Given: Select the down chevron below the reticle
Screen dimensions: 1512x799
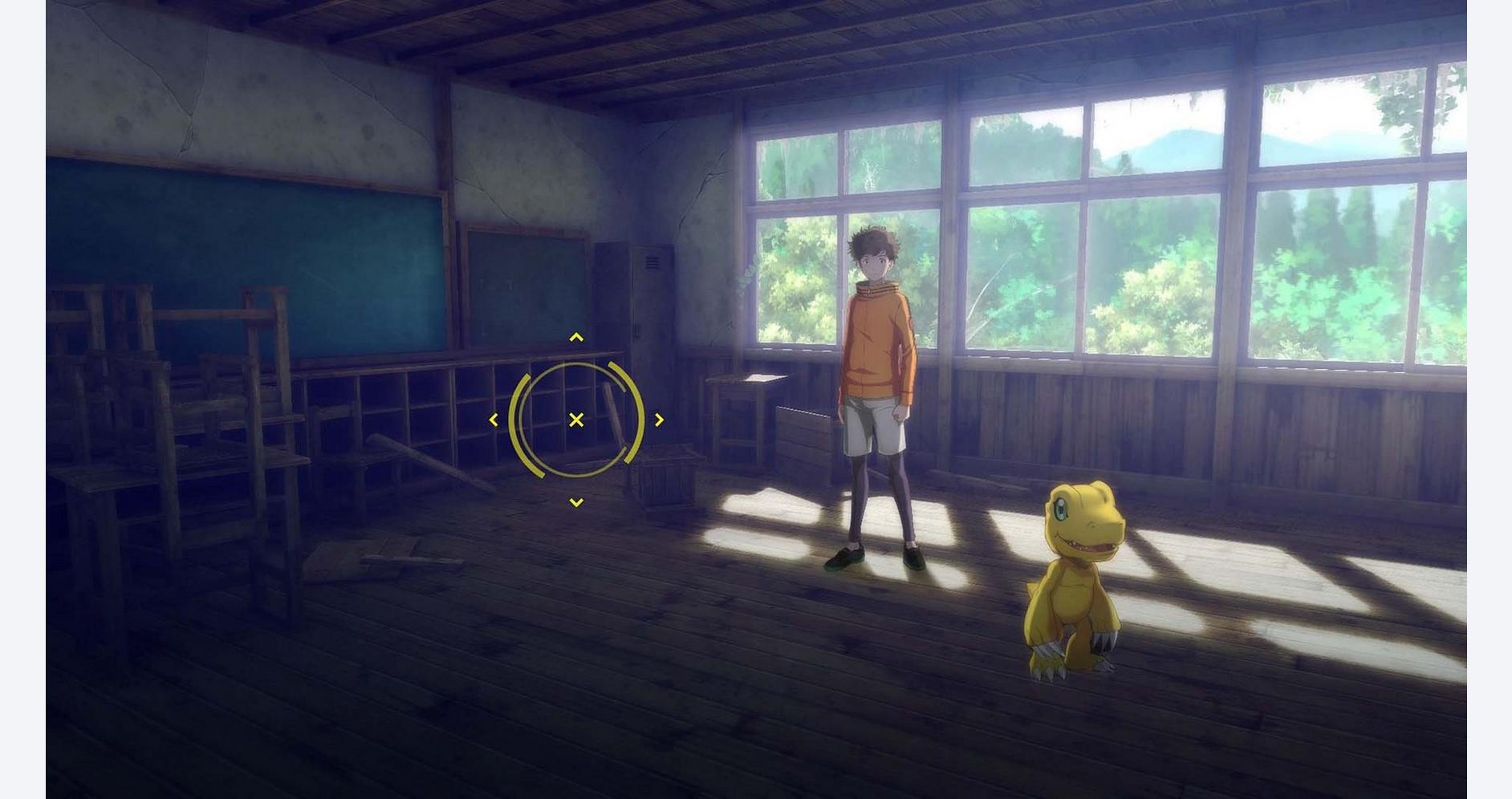Looking at the screenshot, I should click(x=576, y=503).
